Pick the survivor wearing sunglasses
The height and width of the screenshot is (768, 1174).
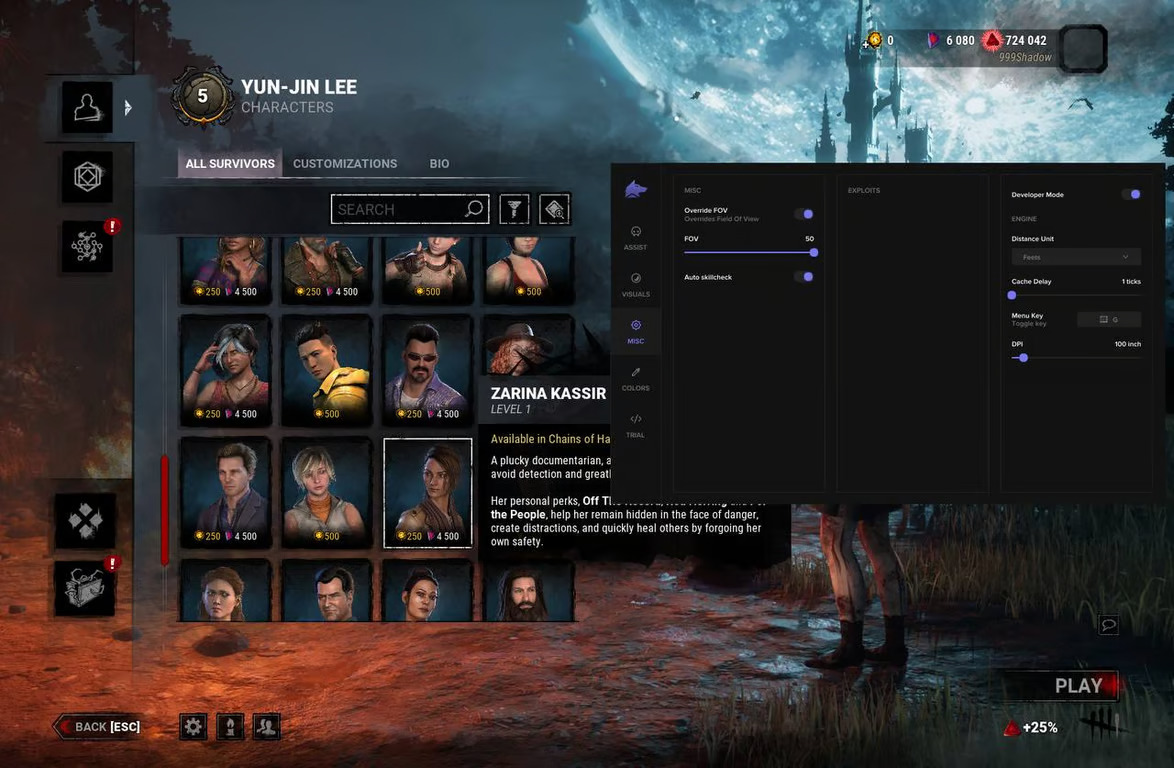pyautogui.click(x=428, y=370)
